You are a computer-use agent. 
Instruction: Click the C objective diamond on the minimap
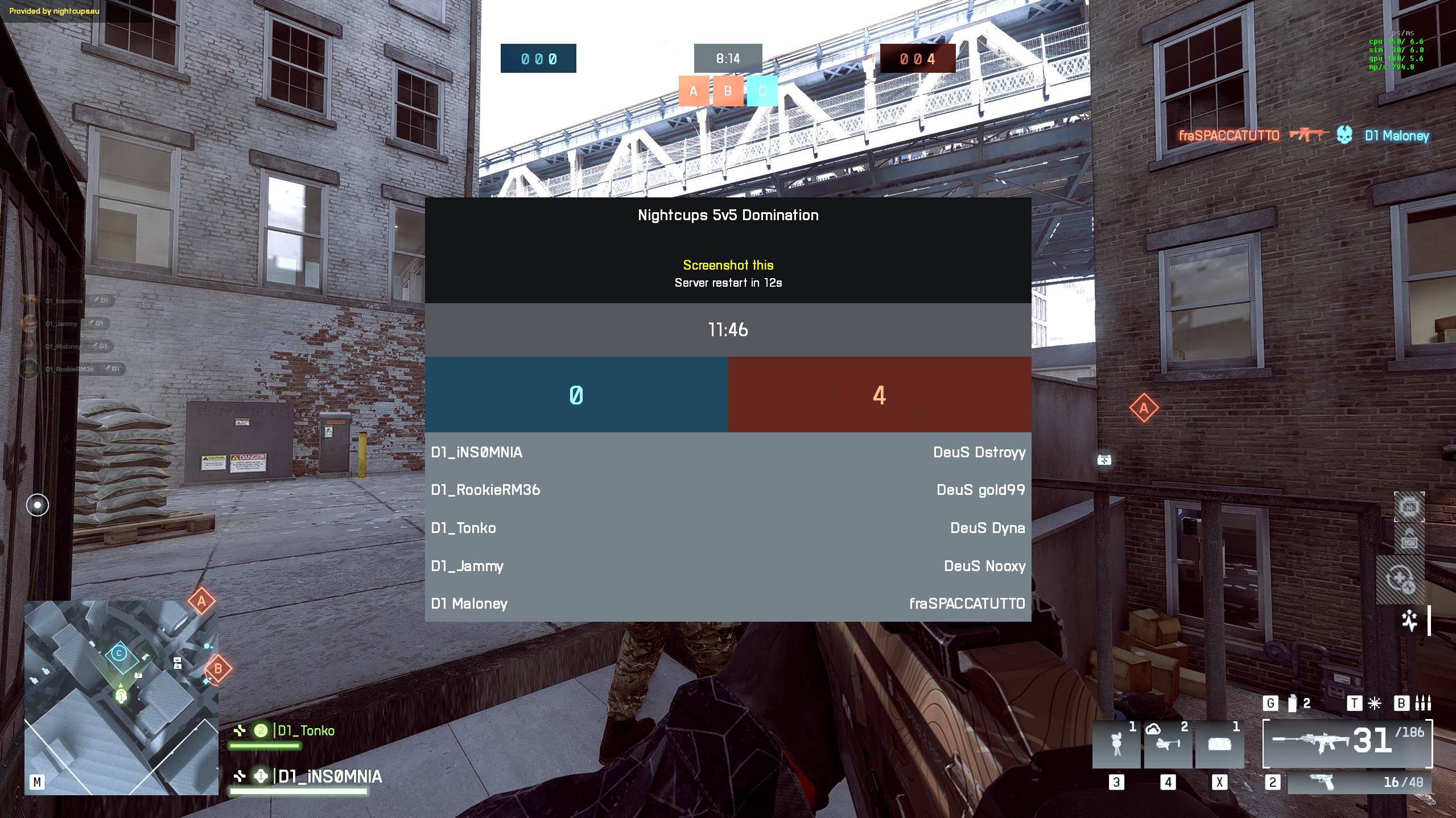point(119,654)
